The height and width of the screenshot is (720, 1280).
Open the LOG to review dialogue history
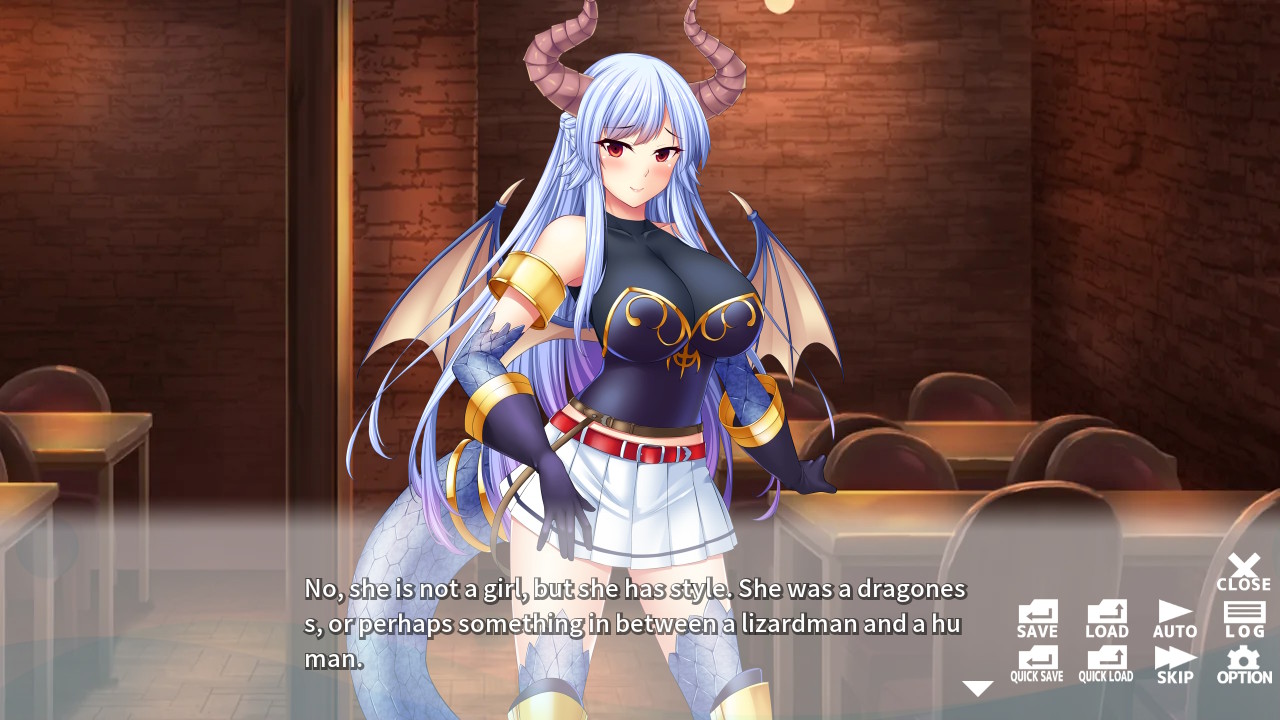(x=1243, y=615)
